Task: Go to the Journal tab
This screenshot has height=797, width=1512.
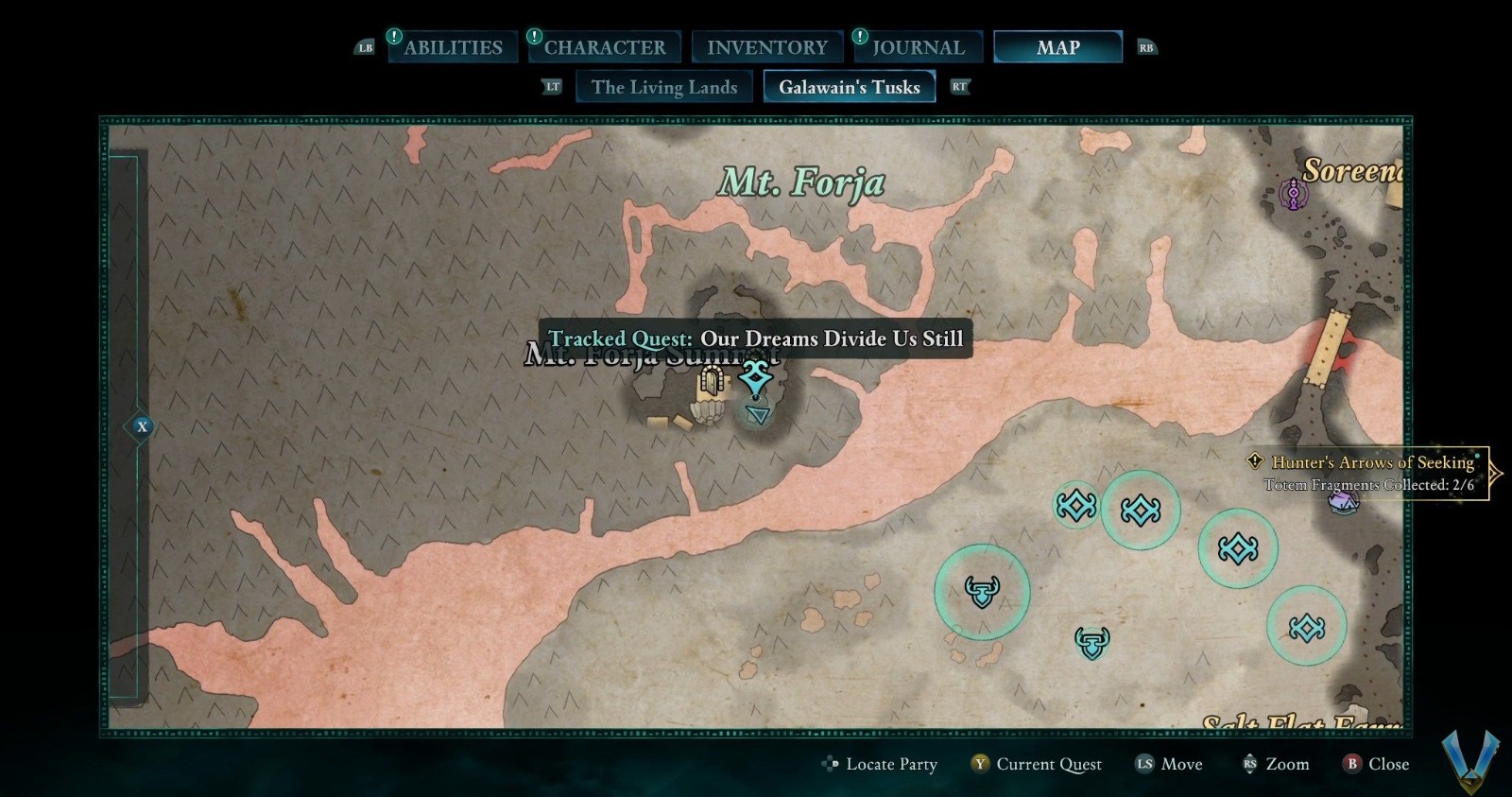Action: pos(918,47)
